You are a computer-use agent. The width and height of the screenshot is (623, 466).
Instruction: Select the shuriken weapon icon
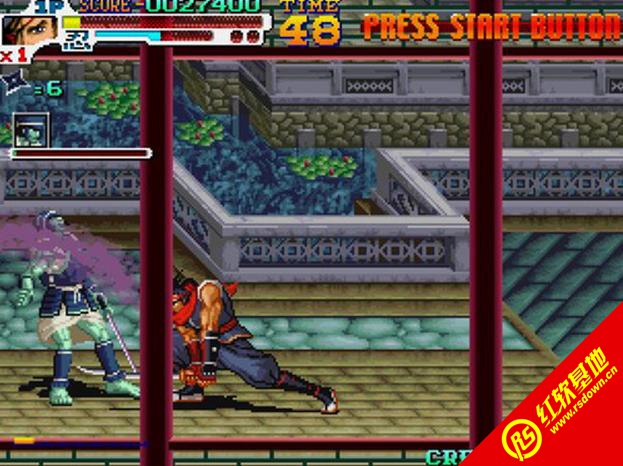(x=16, y=86)
